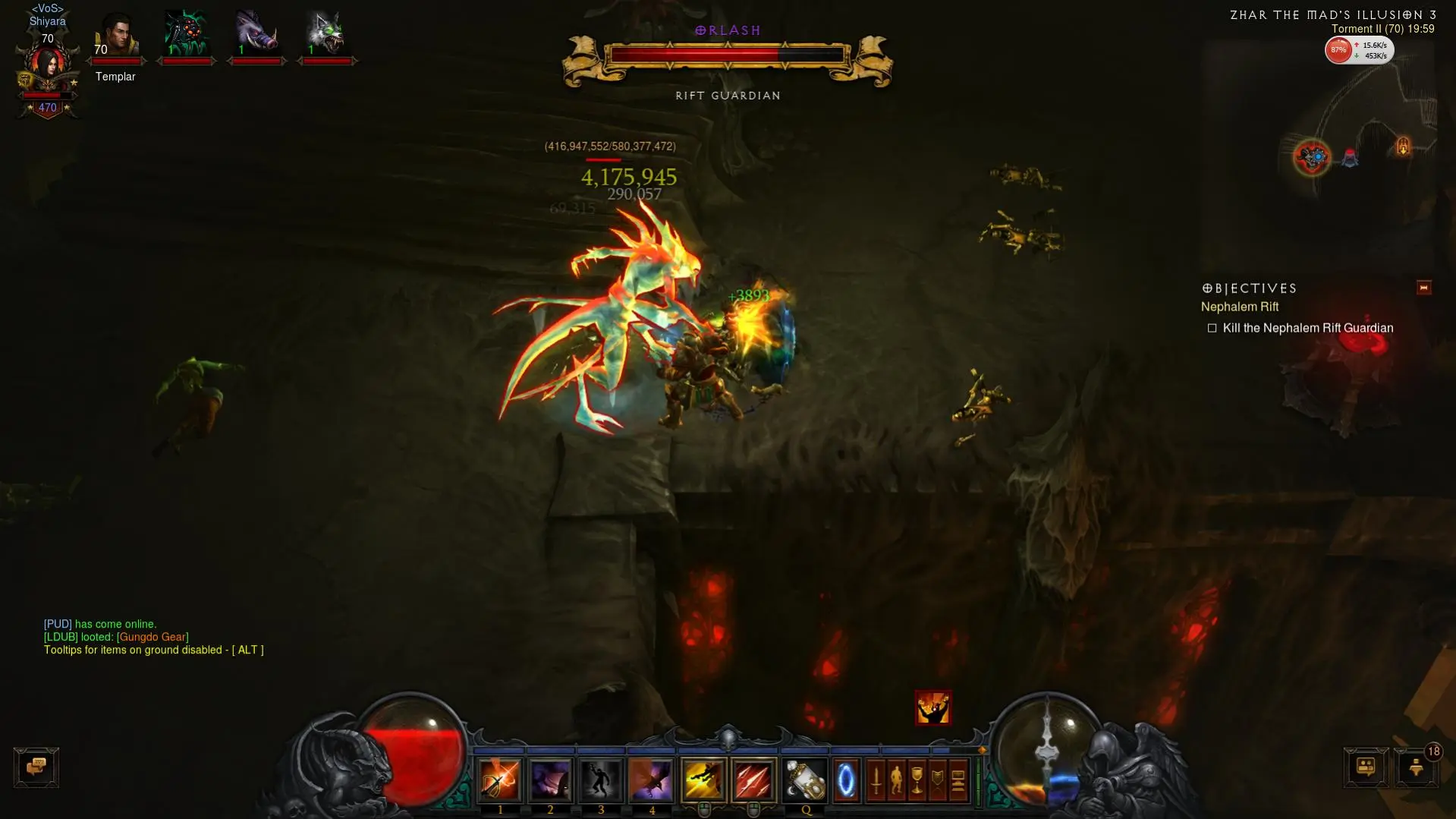
Task: Open the social friends list button
Action: tap(1366, 767)
